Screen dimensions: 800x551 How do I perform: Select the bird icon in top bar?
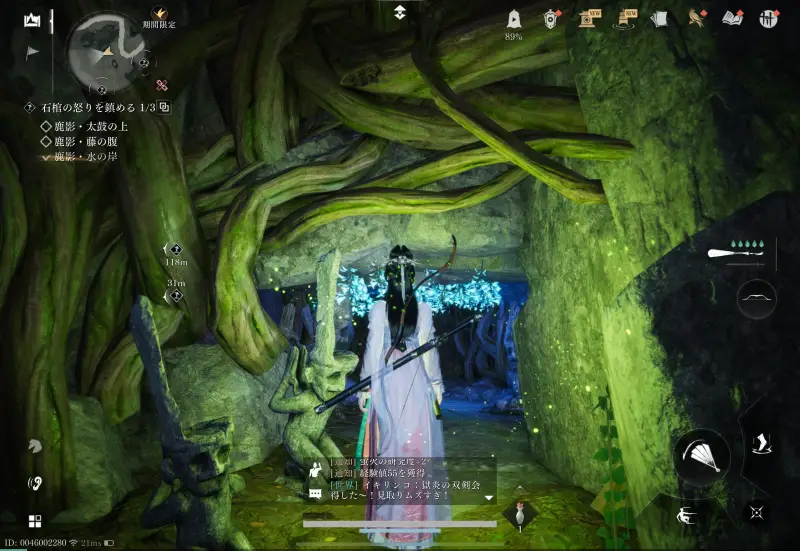pos(696,18)
